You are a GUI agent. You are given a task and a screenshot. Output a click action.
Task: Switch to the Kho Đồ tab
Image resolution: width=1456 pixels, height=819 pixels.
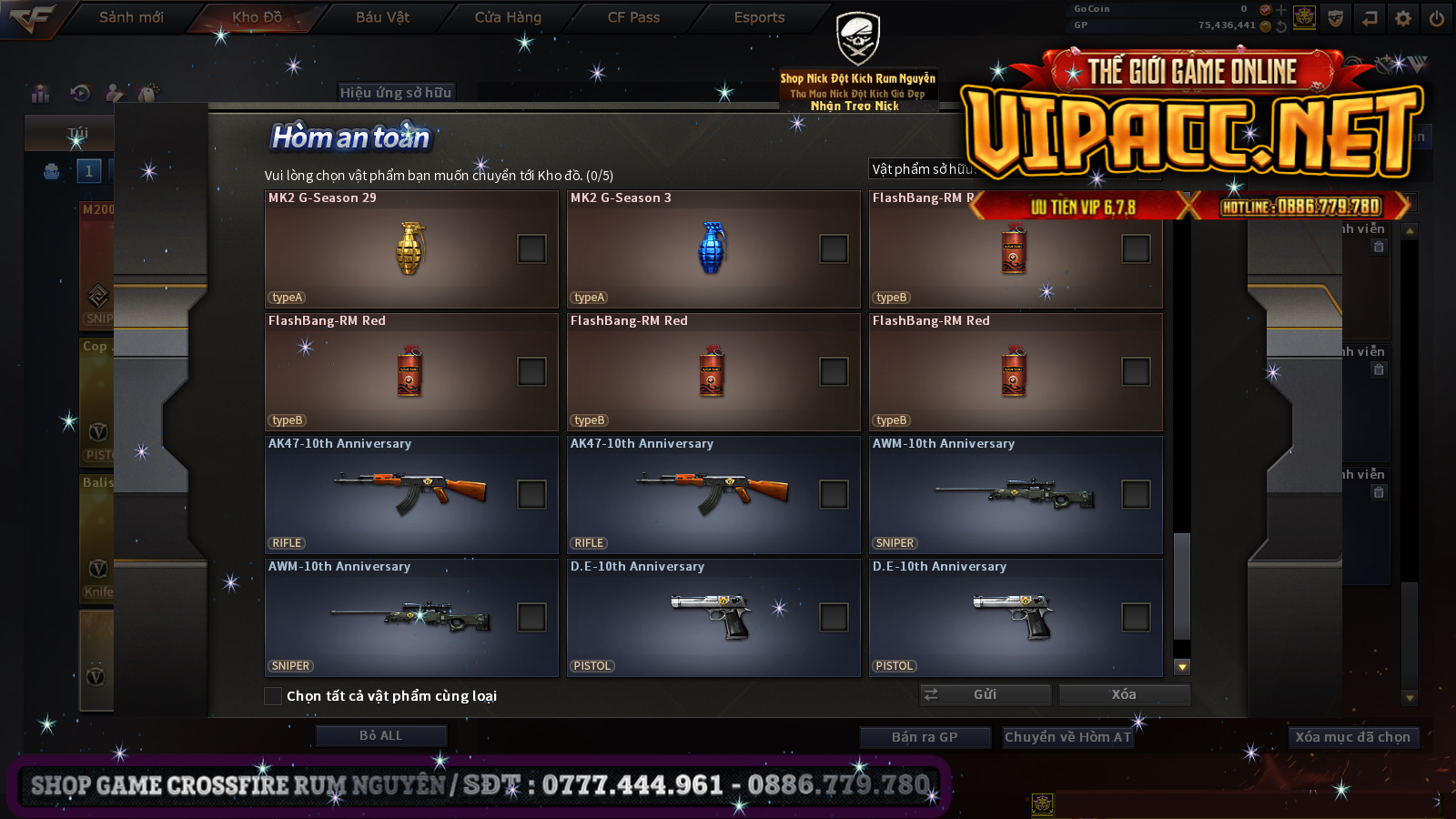[257, 17]
